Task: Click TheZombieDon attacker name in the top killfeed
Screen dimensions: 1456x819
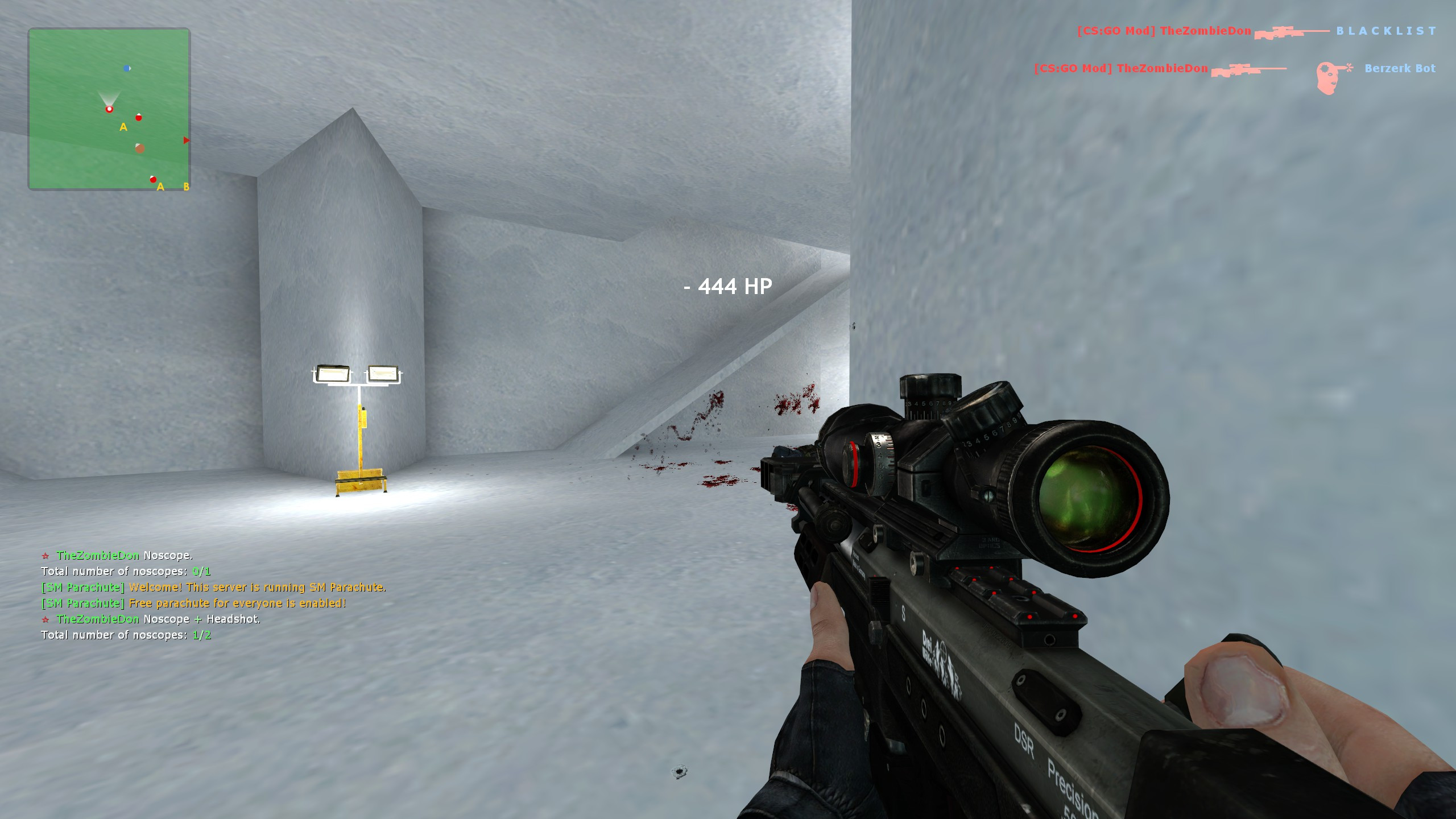Action: (1204, 31)
